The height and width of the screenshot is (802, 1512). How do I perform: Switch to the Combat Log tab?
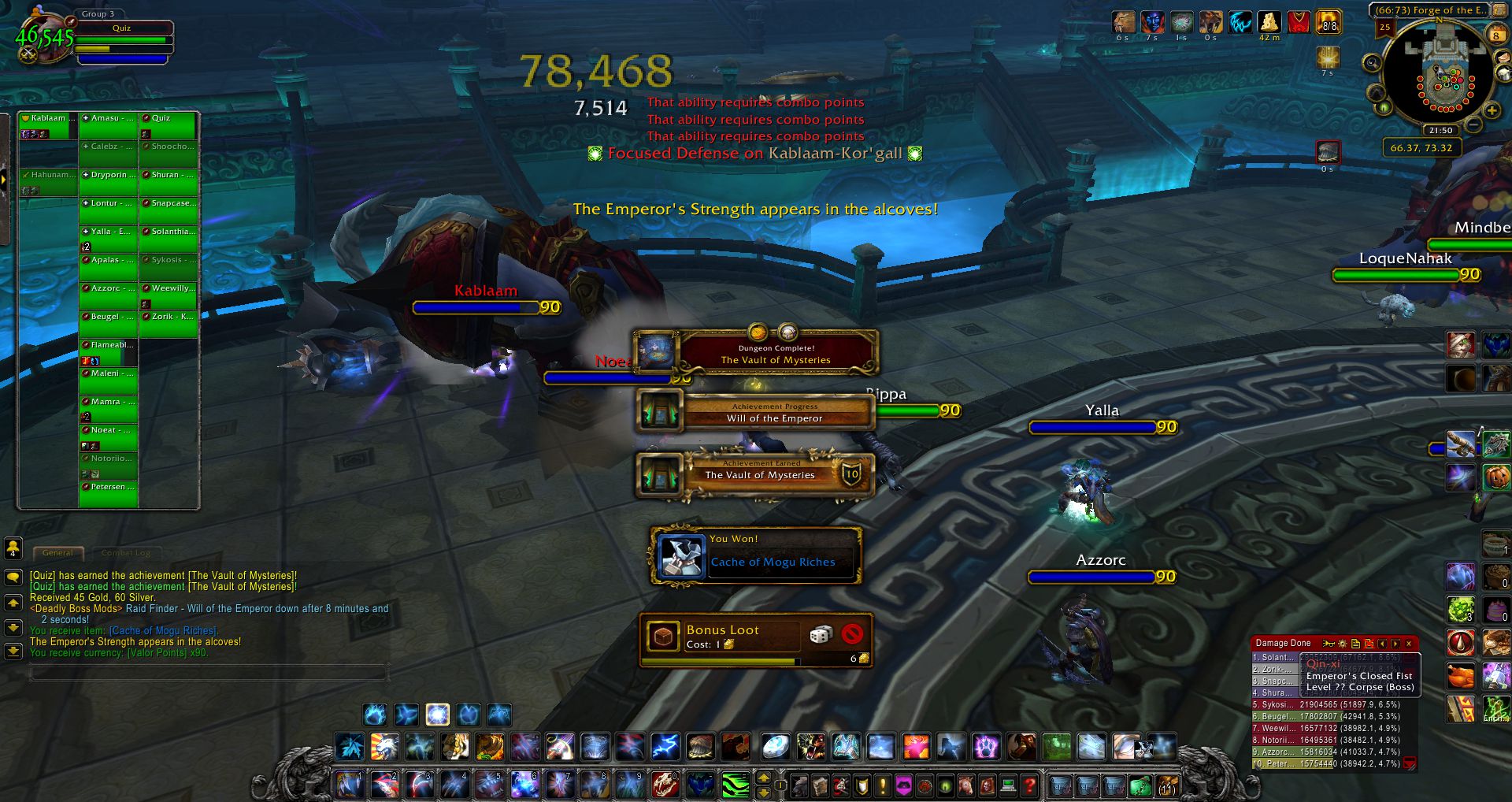126,553
